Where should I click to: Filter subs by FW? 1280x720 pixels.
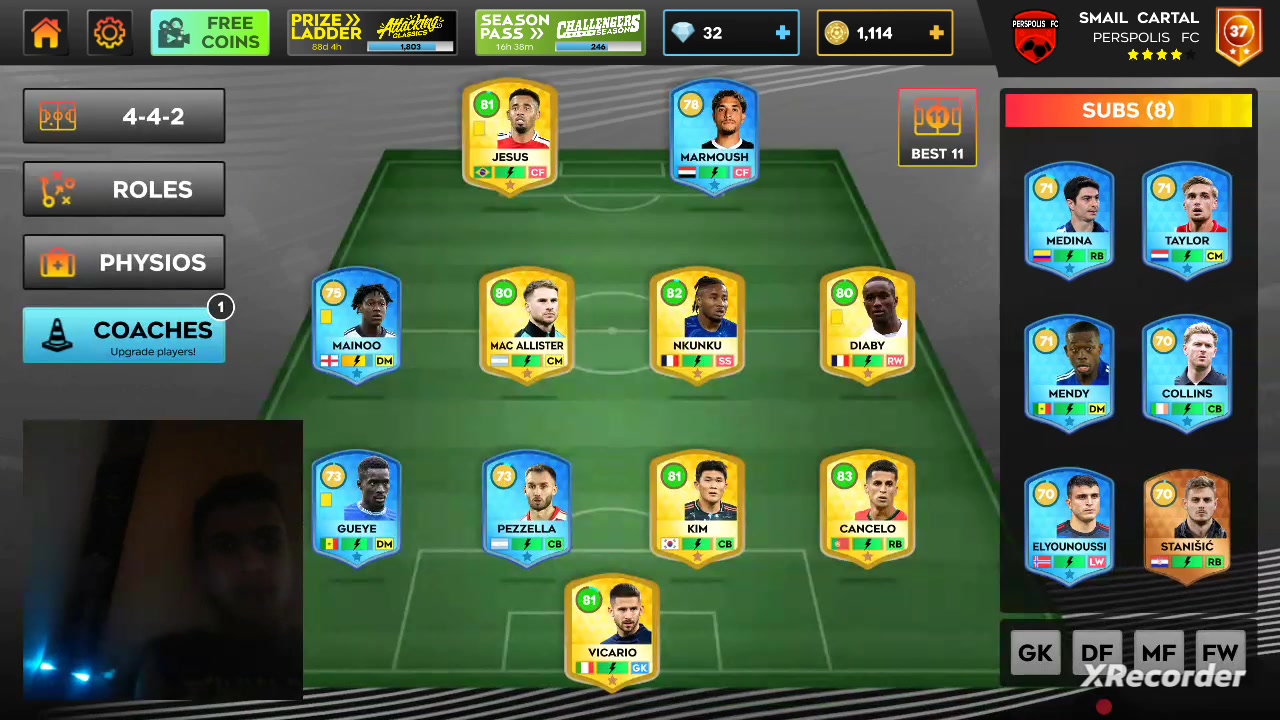click(x=1220, y=654)
